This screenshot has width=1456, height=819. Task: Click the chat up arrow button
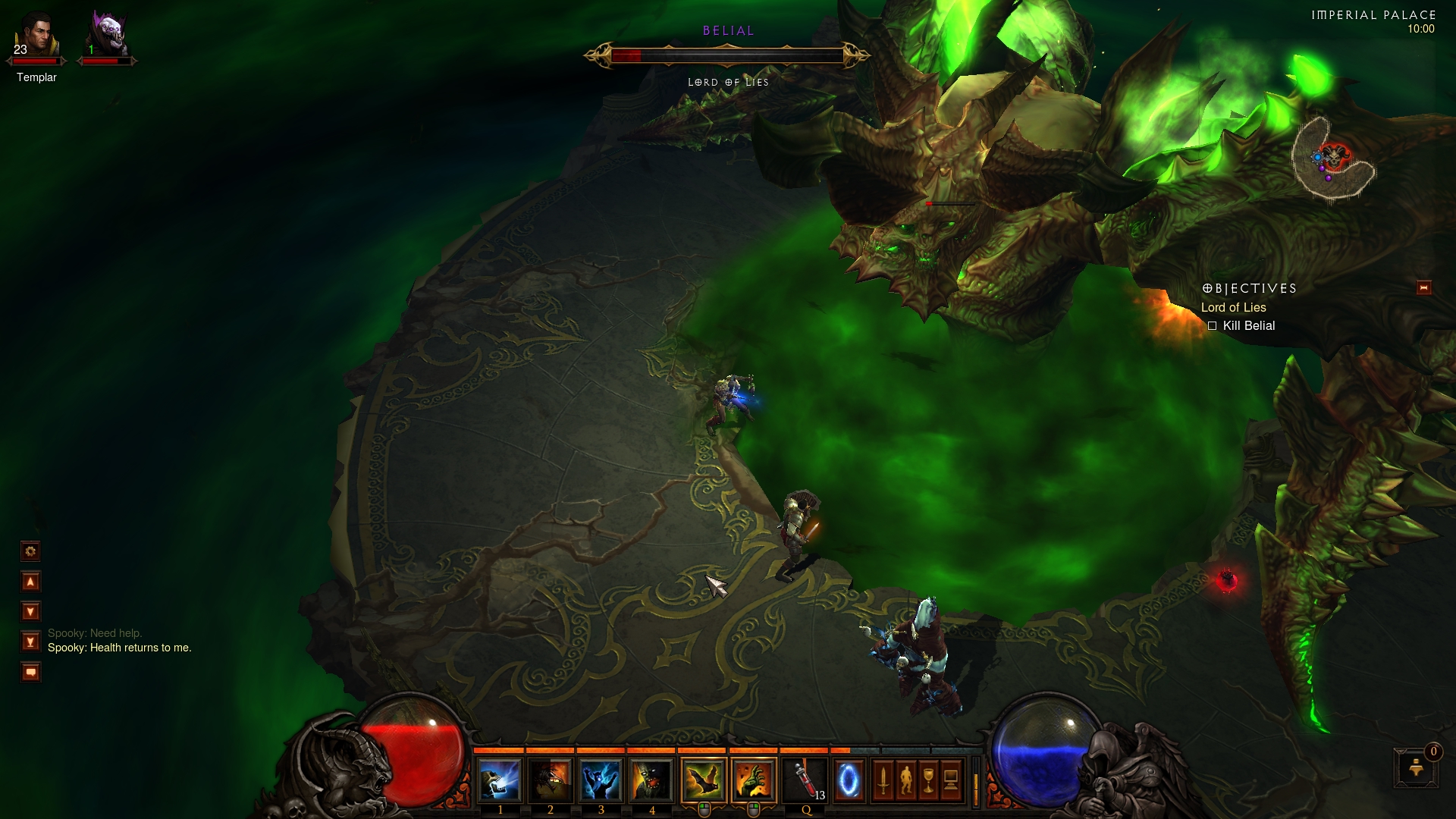pyautogui.click(x=30, y=582)
